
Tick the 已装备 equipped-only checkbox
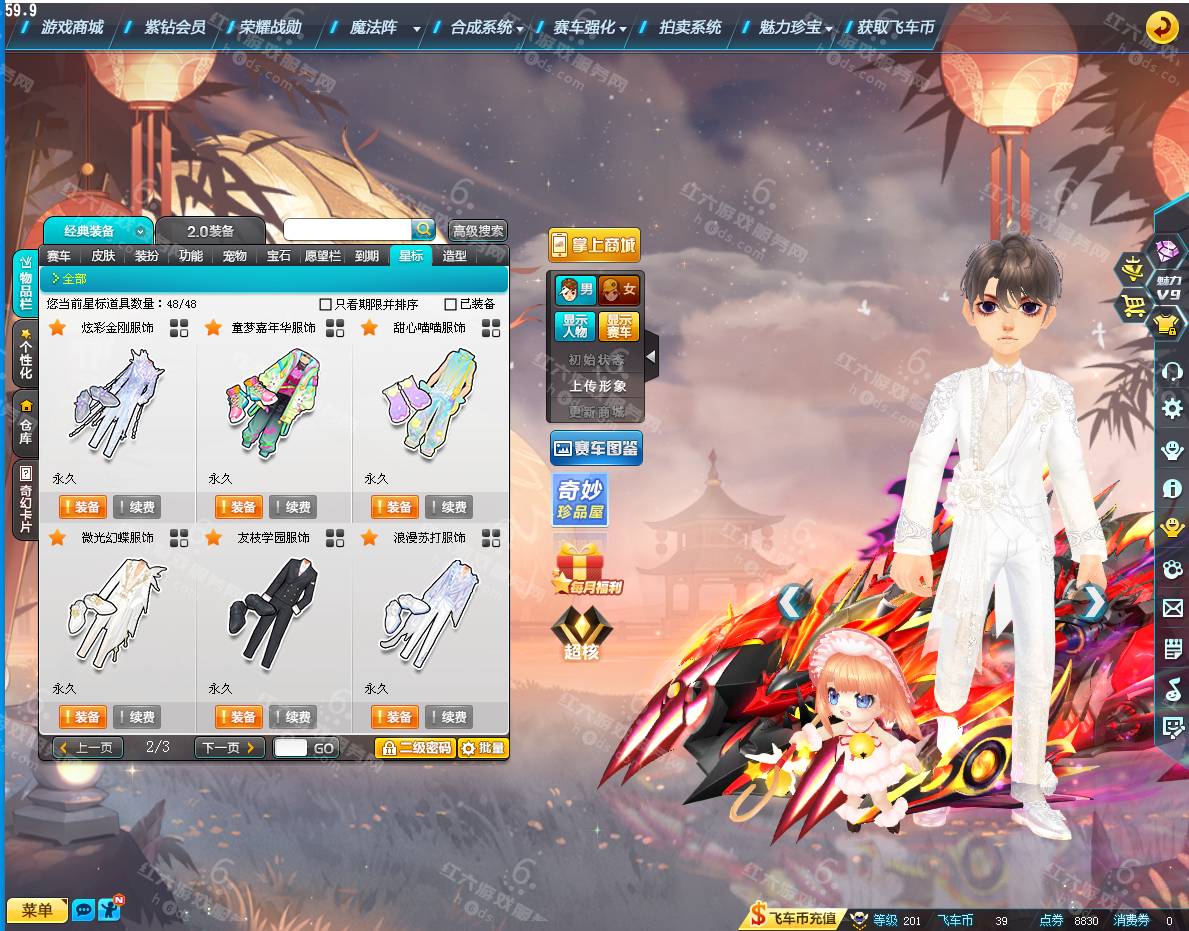point(450,304)
